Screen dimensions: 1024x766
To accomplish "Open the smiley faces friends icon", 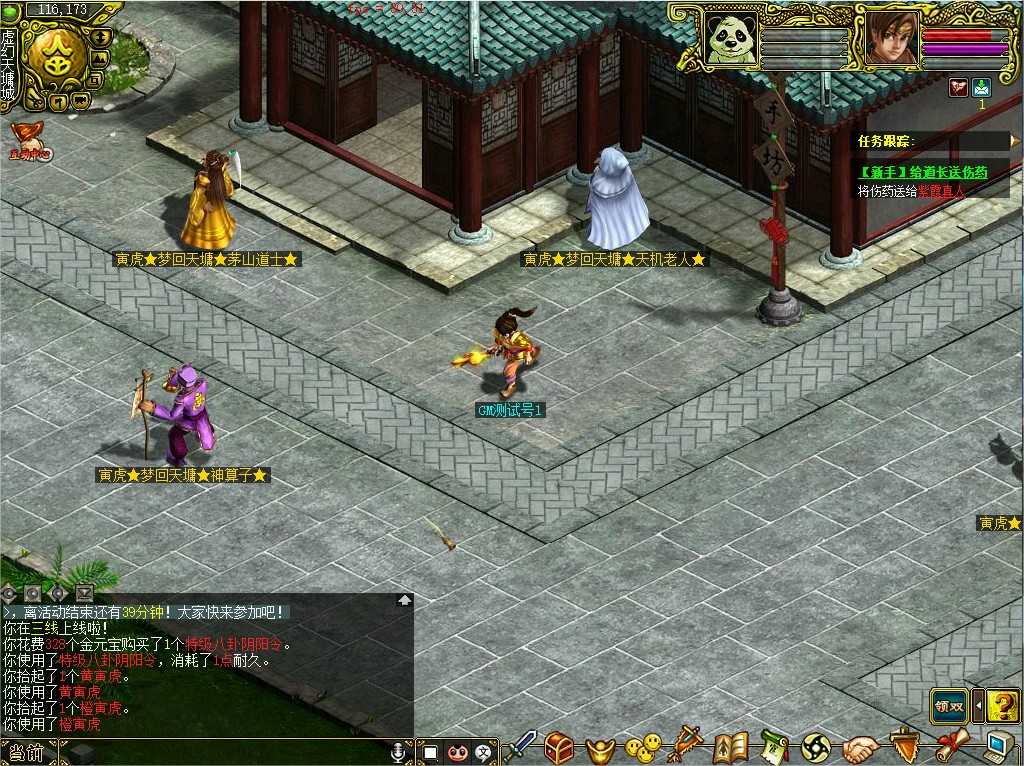I will pyautogui.click(x=643, y=746).
